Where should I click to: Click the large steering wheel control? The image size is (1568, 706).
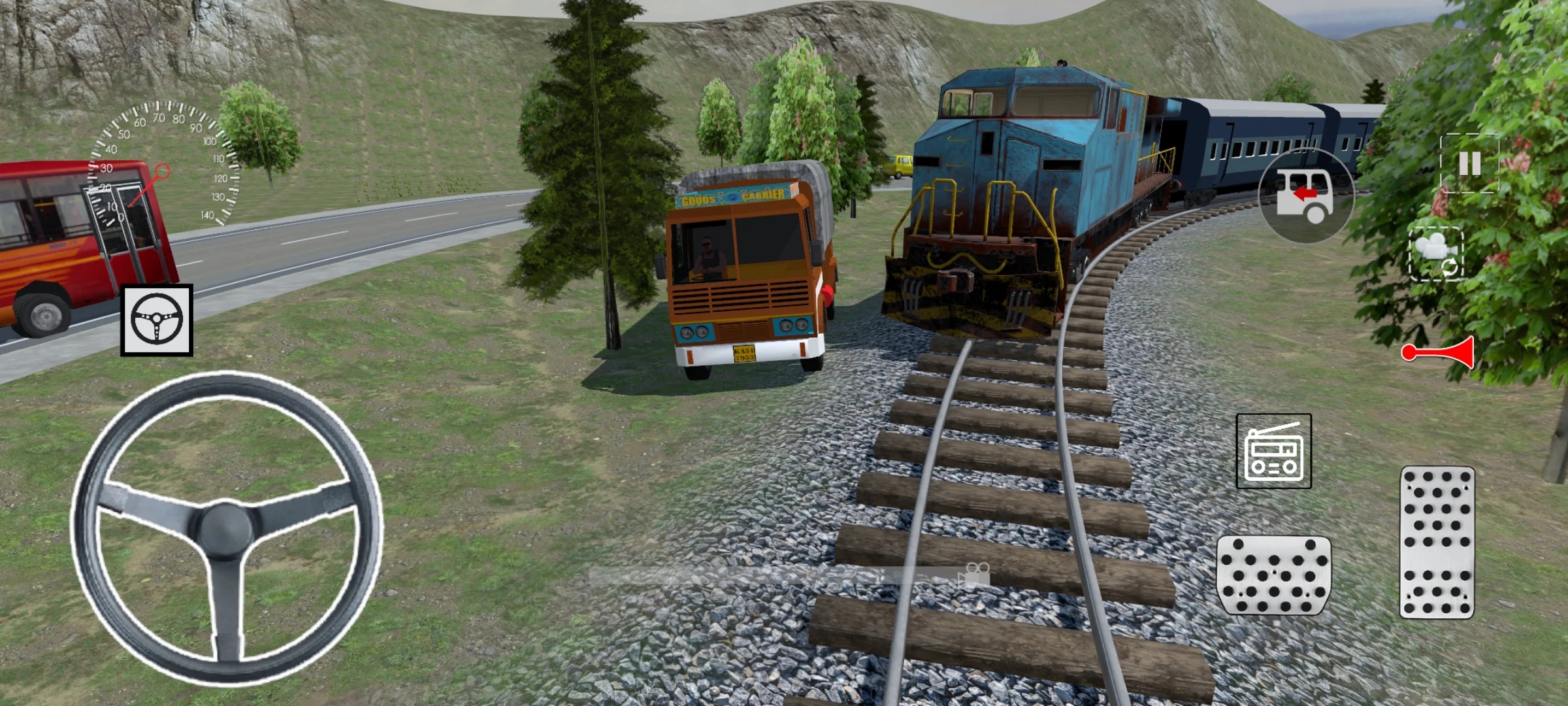tap(226, 528)
